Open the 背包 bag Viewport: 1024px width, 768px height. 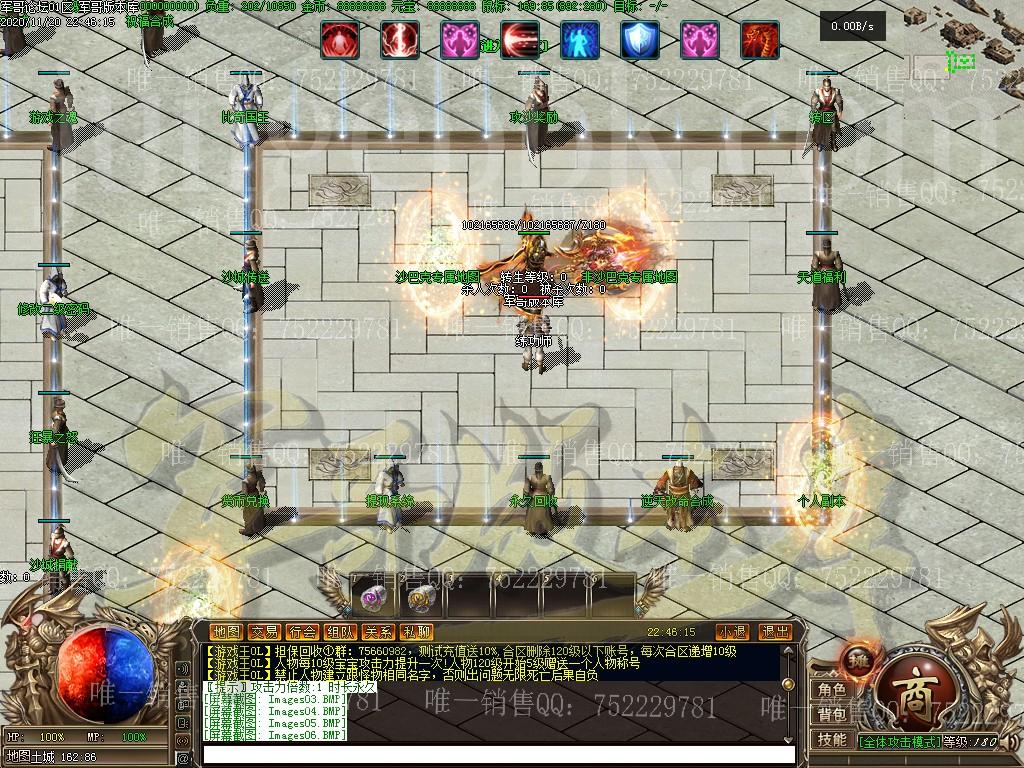[x=832, y=714]
